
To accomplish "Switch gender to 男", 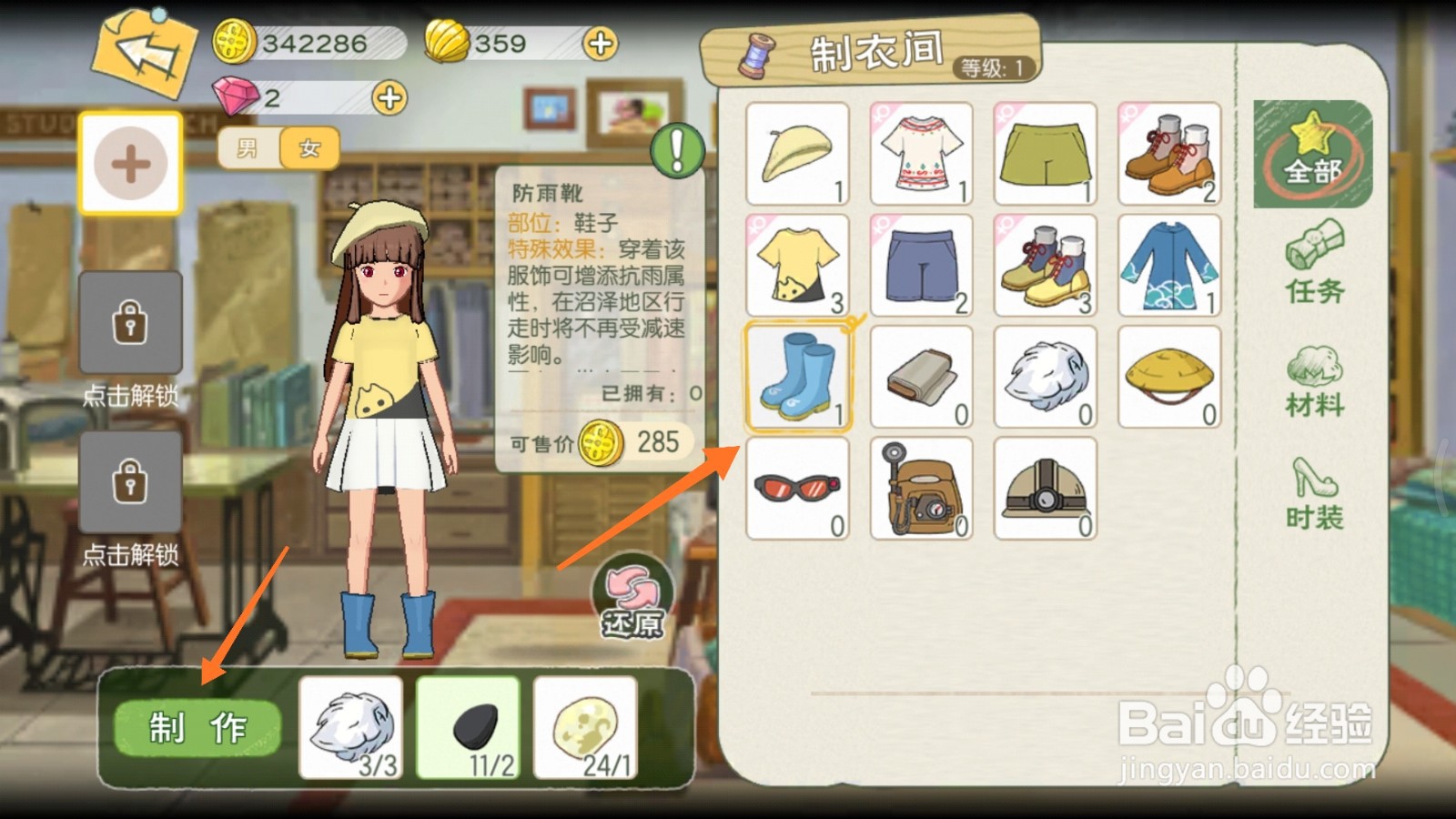I will (246, 148).
